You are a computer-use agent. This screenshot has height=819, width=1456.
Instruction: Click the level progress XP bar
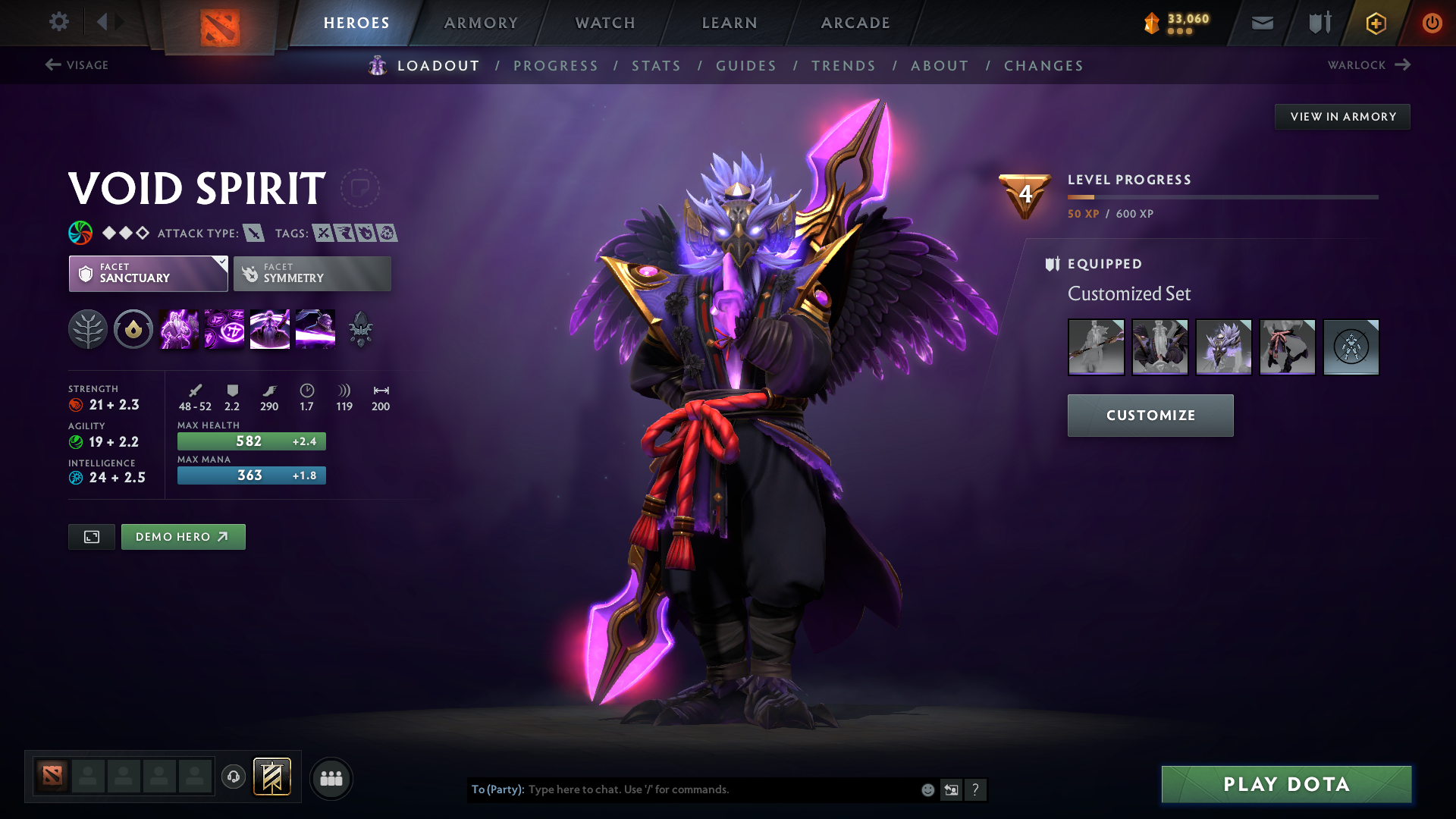click(x=1222, y=197)
